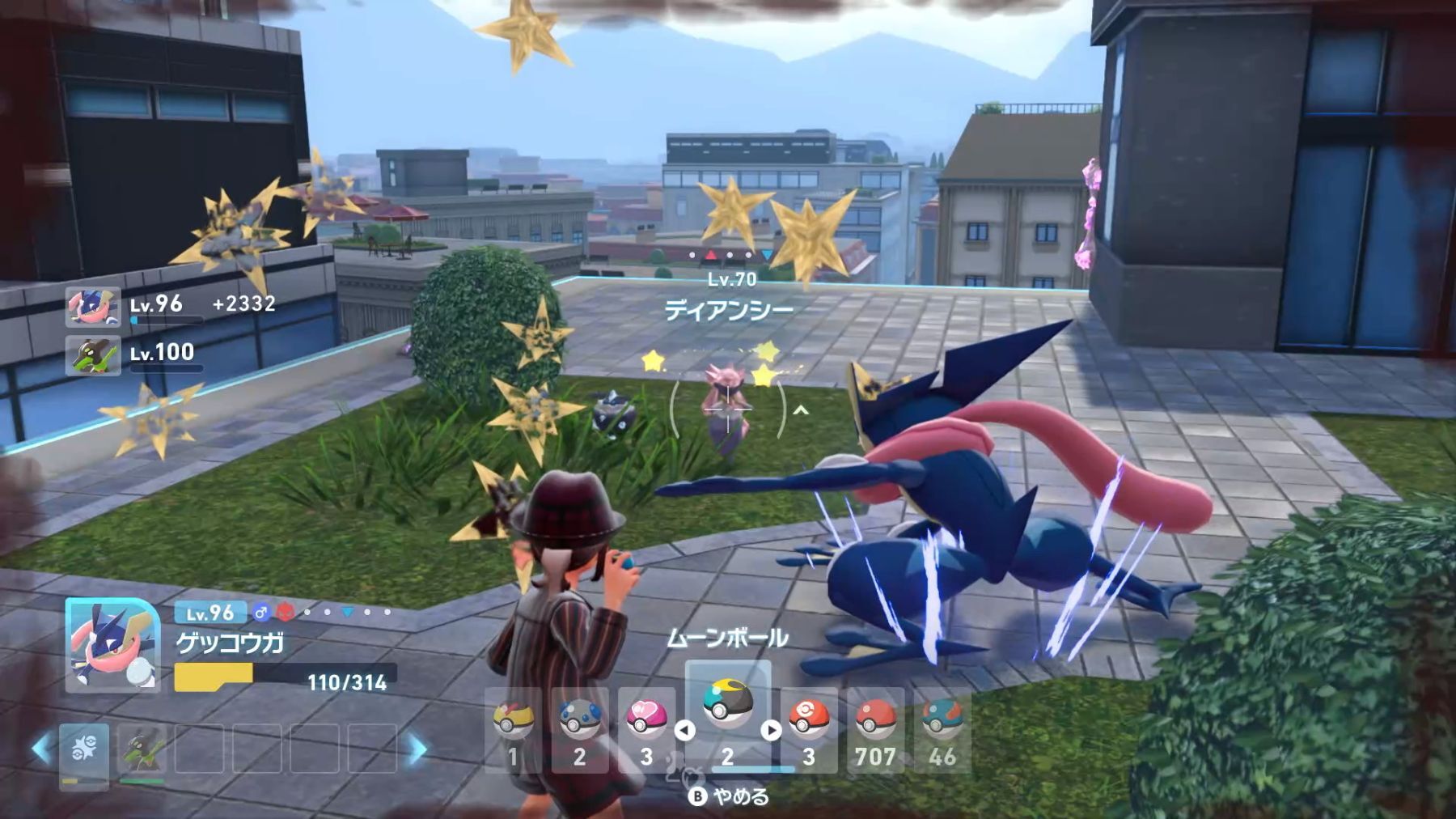The width and height of the screenshot is (1456, 819).
Task: Choose the Heavy Ball slot
Action: (x=579, y=730)
